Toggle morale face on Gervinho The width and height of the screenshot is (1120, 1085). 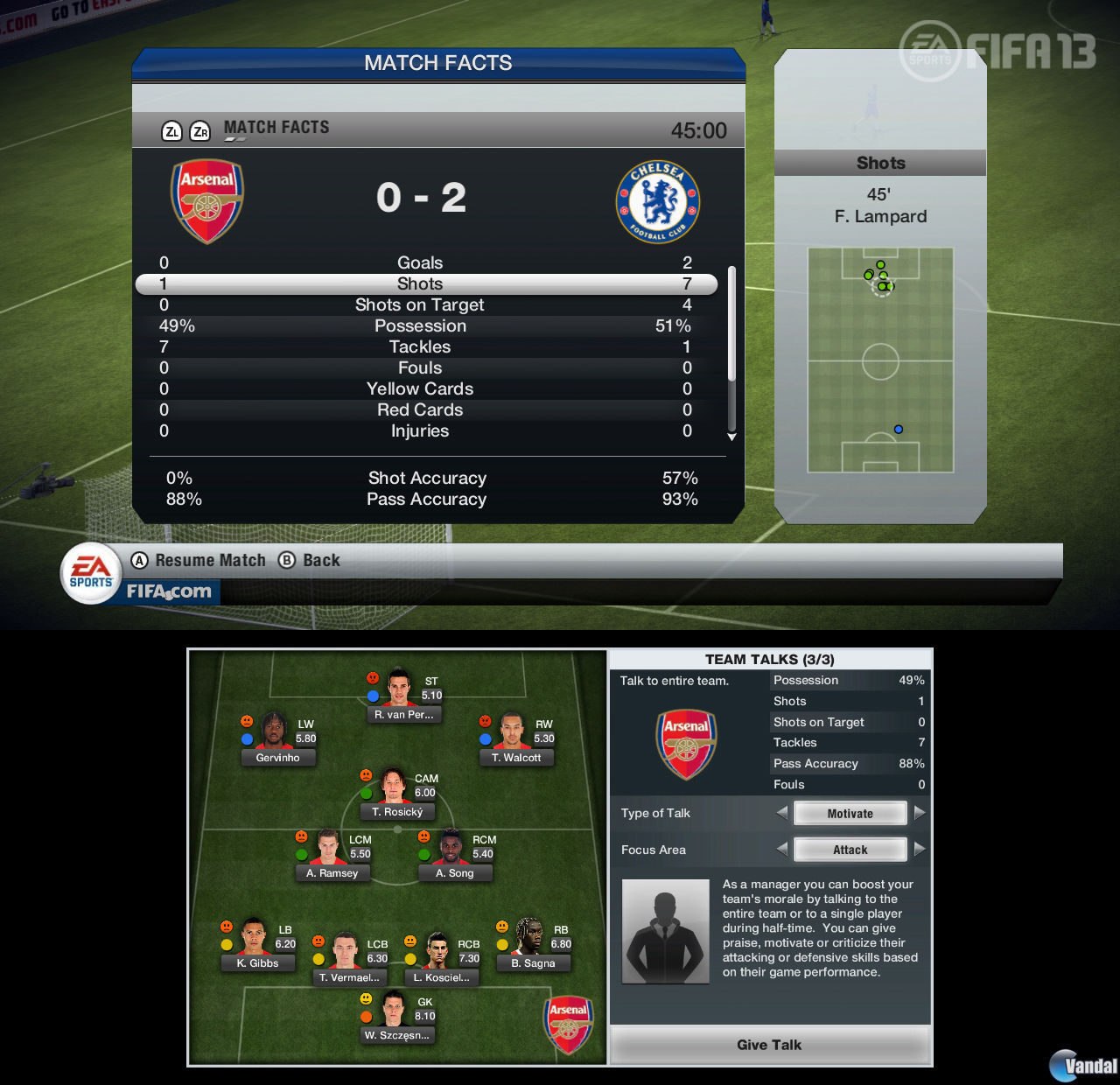pyautogui.click(x=246, y=721)
